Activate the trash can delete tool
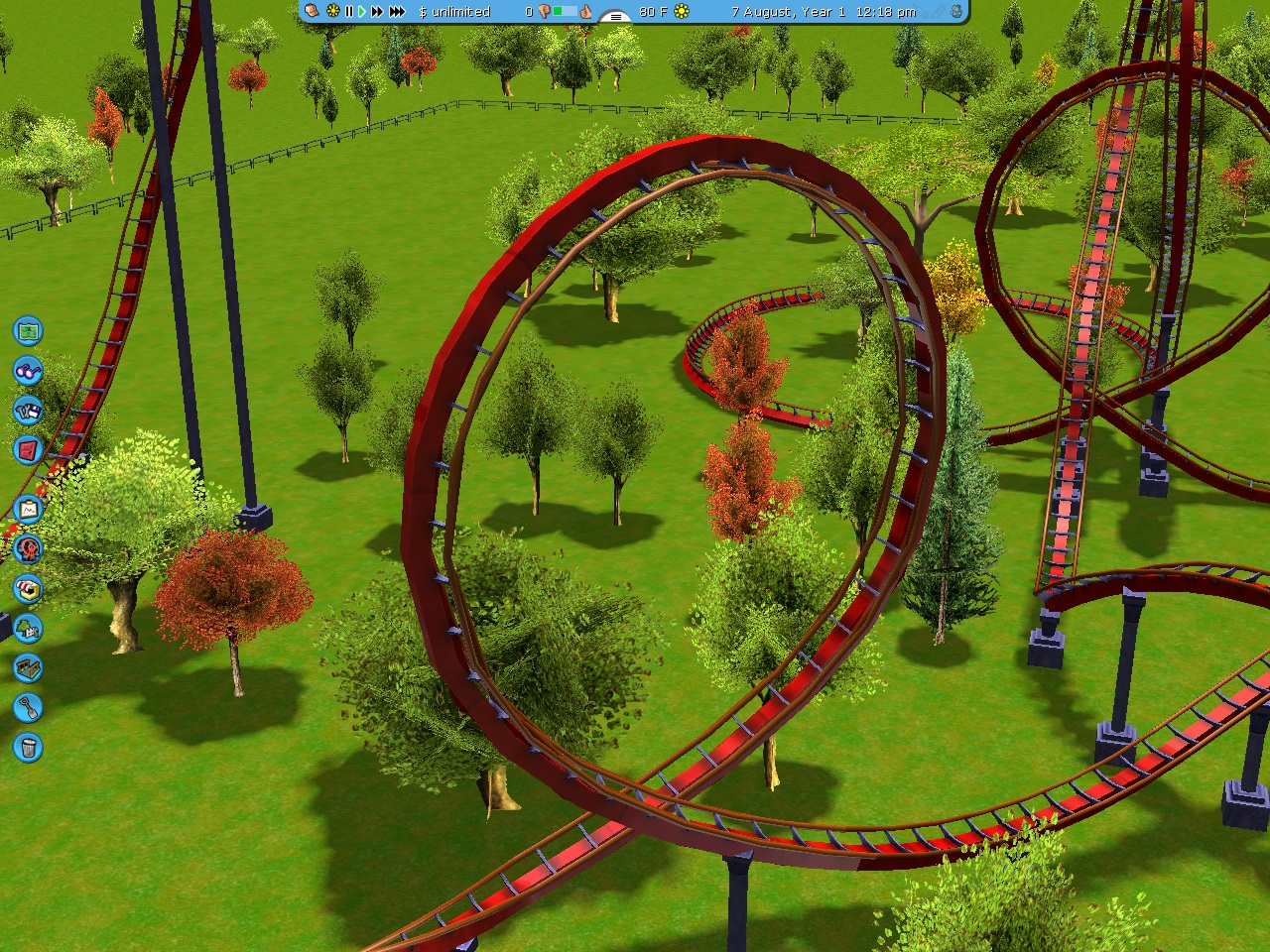 [x=28, y=747]
